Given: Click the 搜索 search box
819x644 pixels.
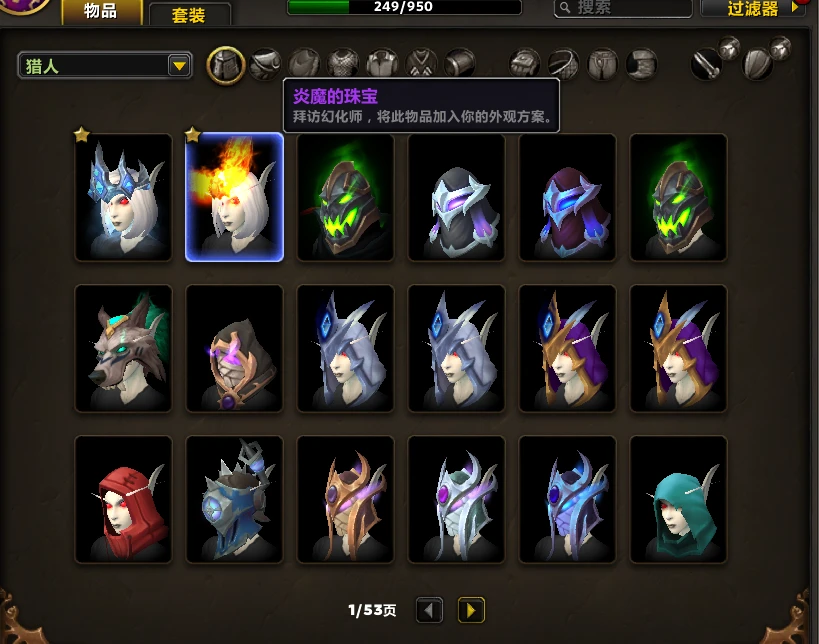Looking at the screenshot, I should pyautogui.click(x=623, y=9).
